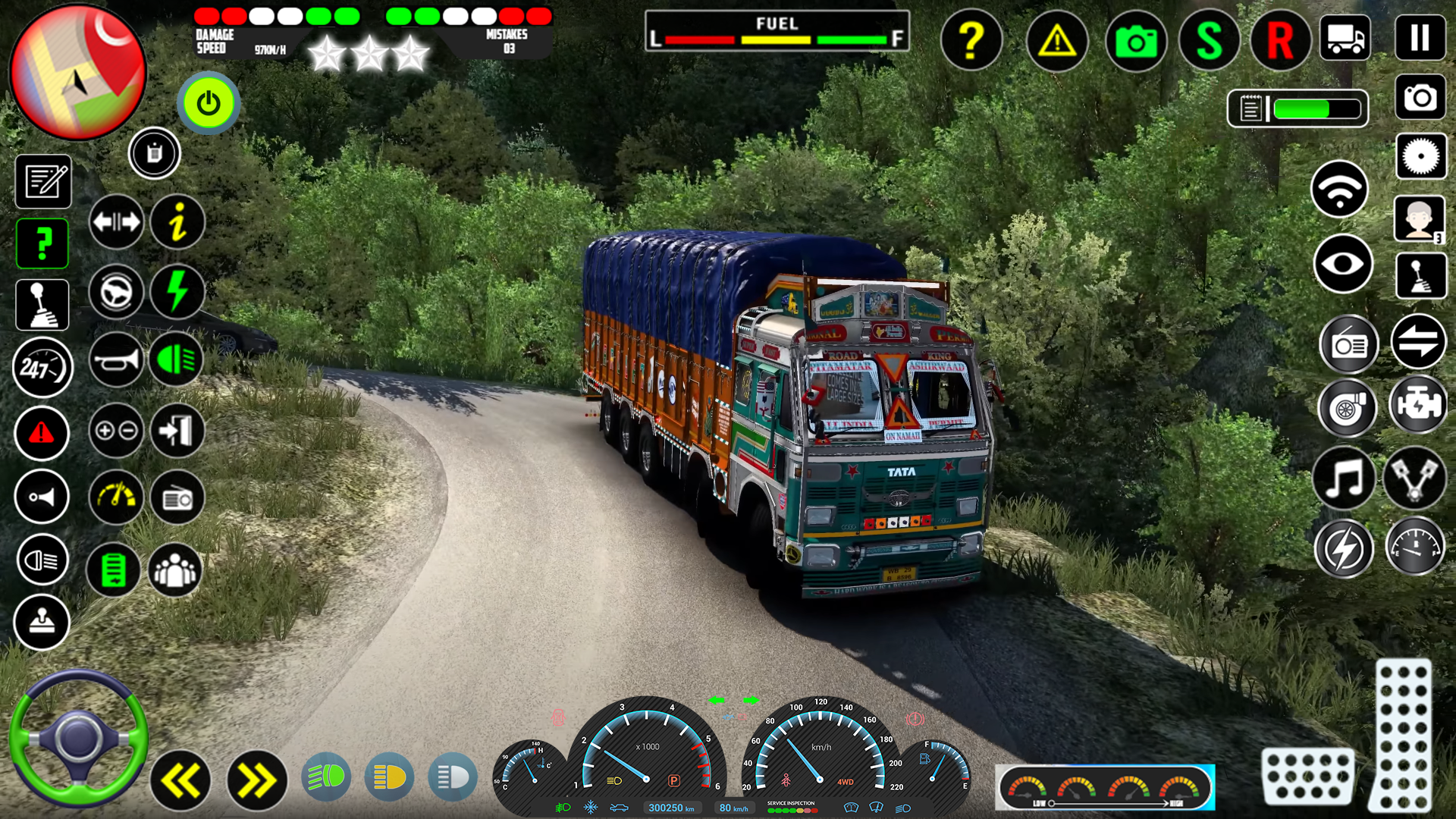1456x819 pixels.
Task: Open the question mark help menu
Action: pos(972,42)
